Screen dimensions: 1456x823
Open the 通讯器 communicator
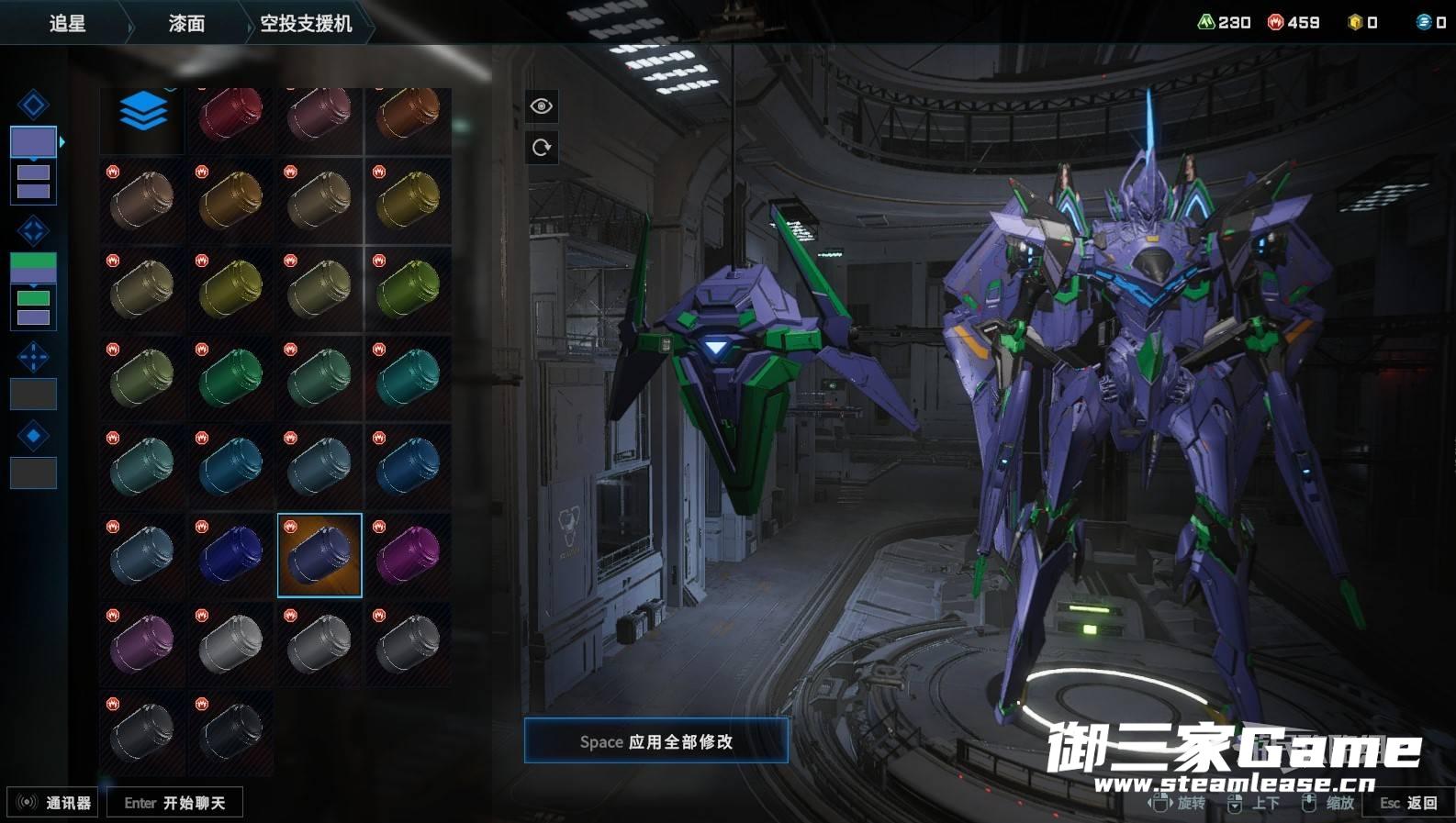click(x=54, y=803)
